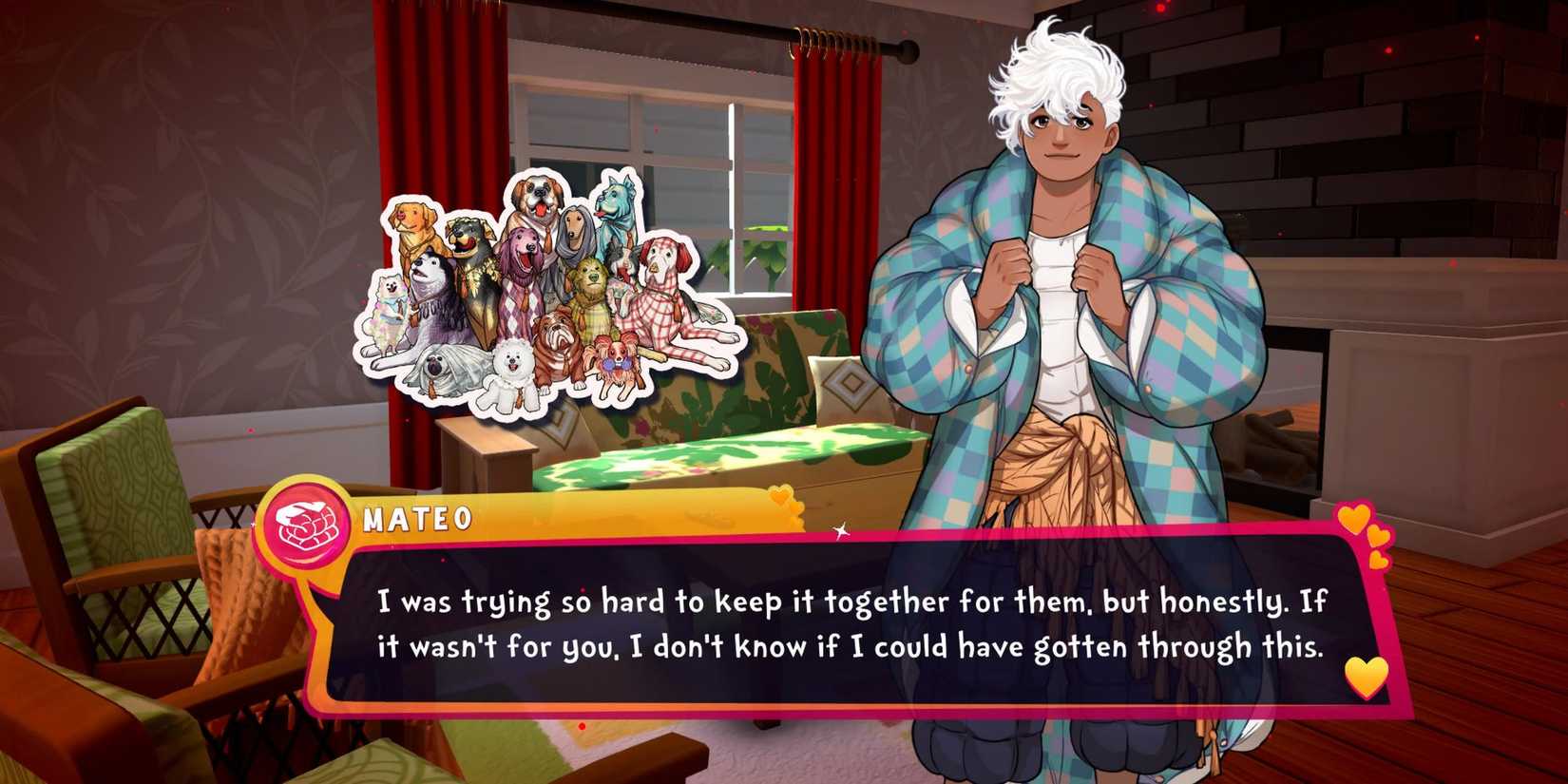Click the papillon holding a blue bow
1568x784 pixels.
[616, 365]
